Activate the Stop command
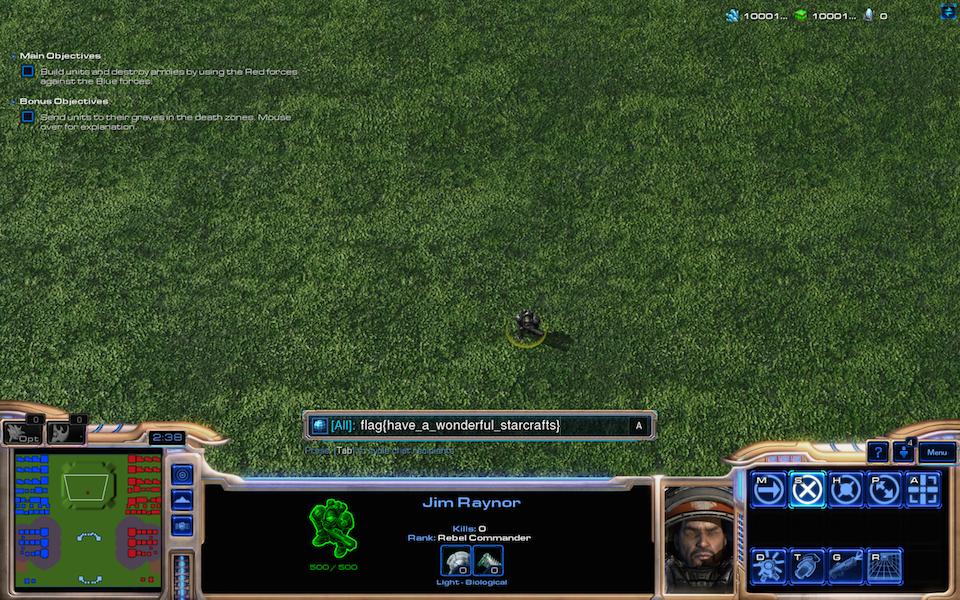Screen dimensions: 960x600 click(x=808, y=490)
